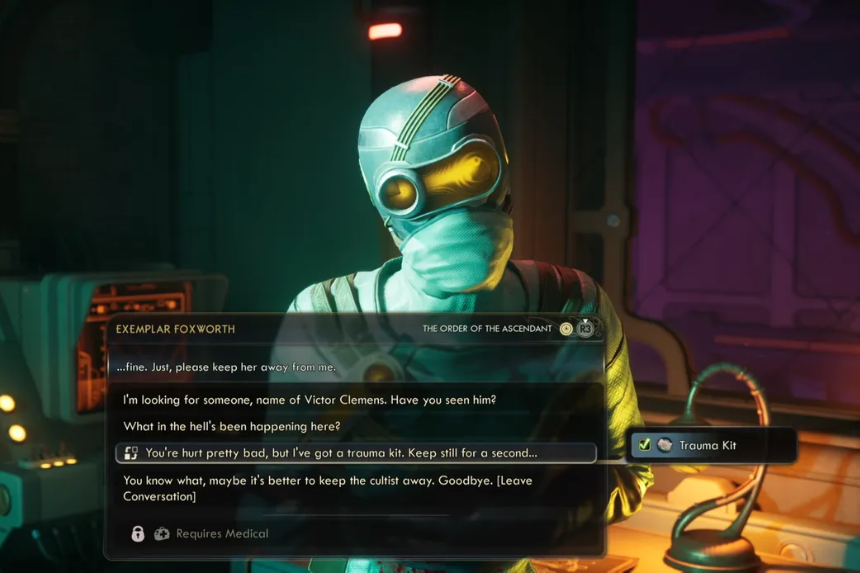Ask about Victor Clemens

tap(309, 400)
